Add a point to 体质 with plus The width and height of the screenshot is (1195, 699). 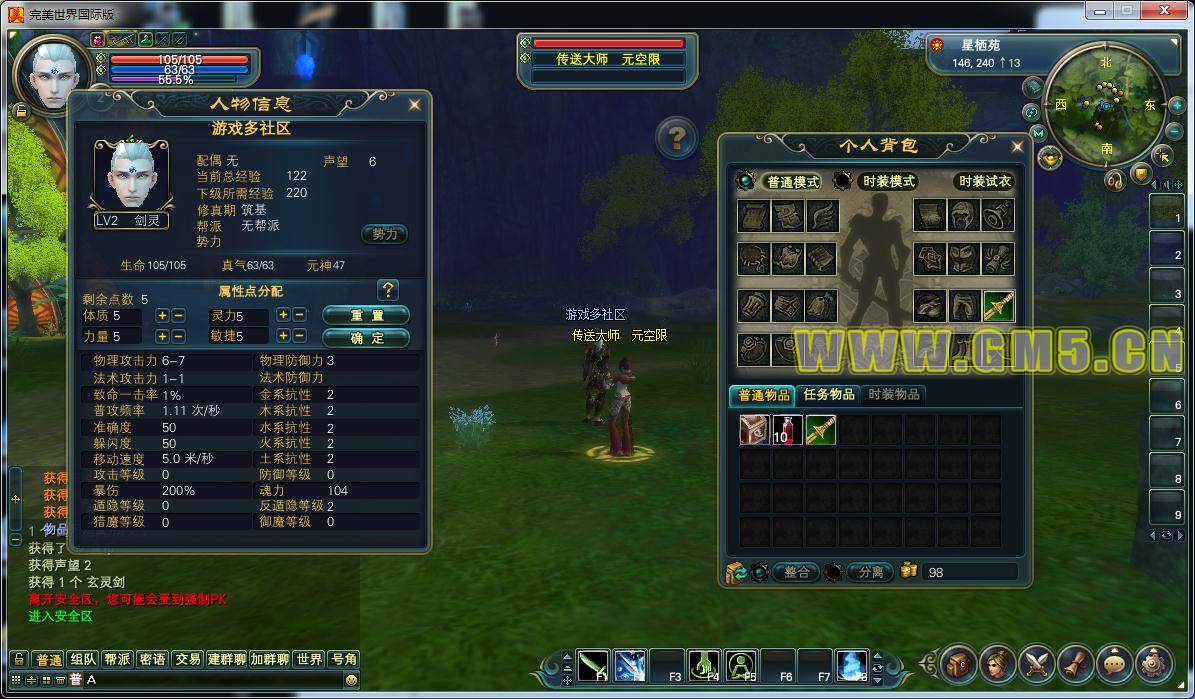coord(162,316)
